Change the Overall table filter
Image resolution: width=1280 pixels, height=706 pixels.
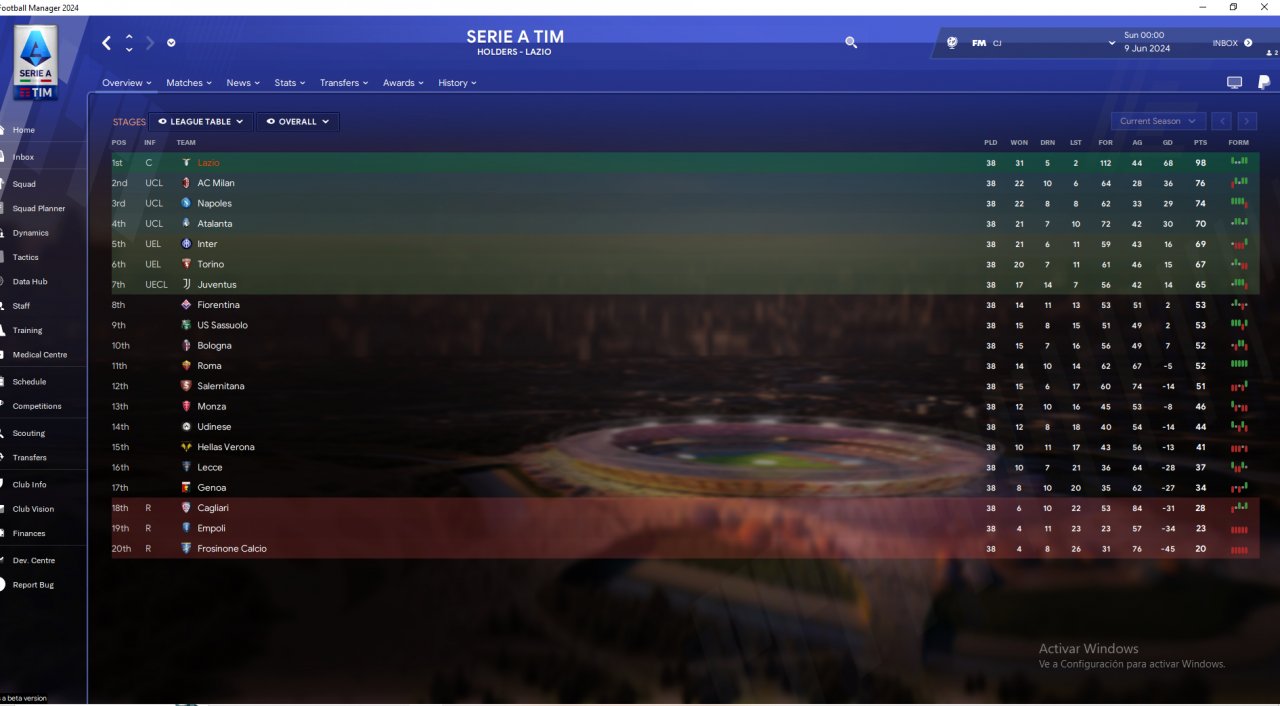pos(297,122)
